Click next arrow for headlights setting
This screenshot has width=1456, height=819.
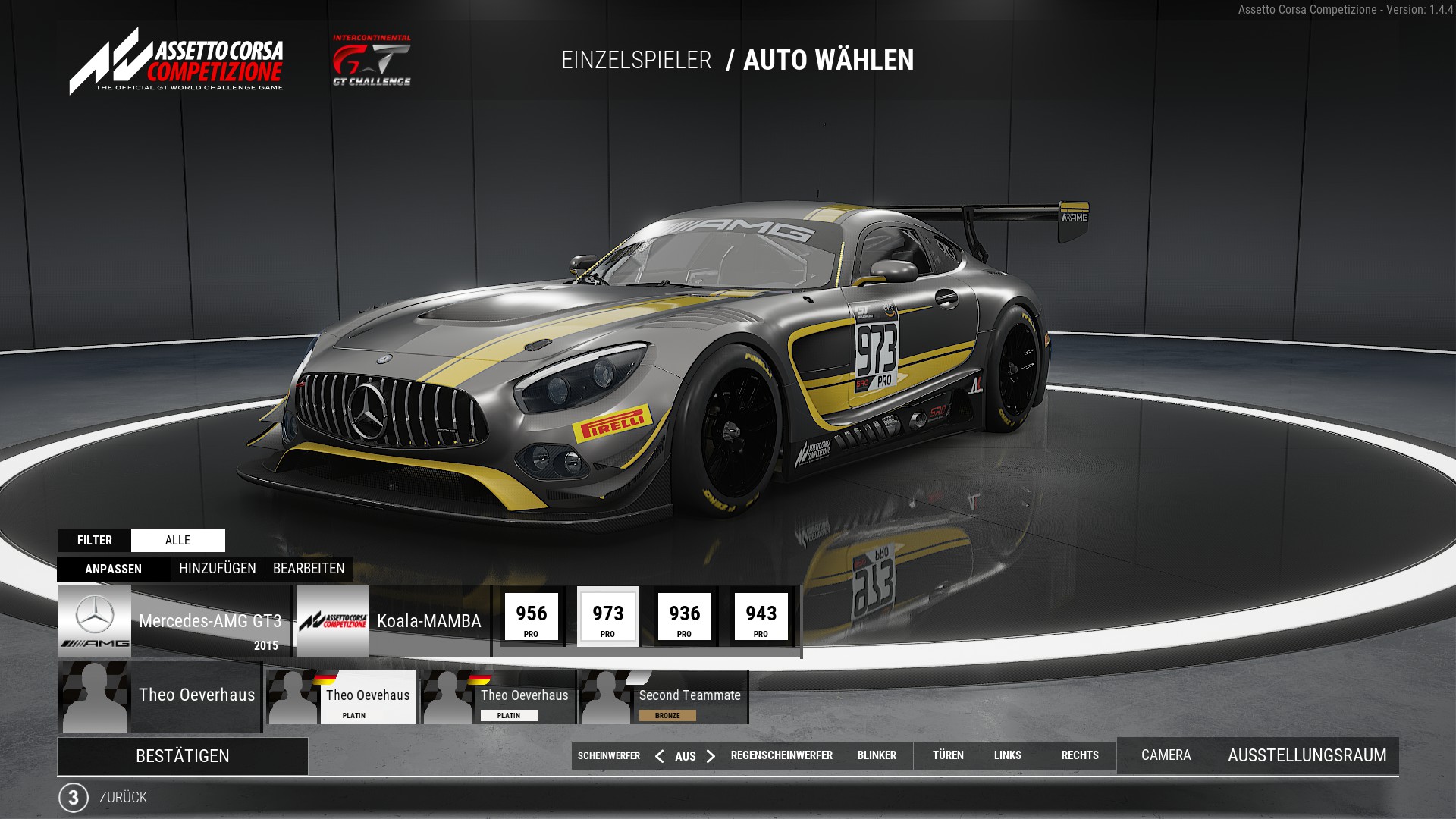711,756
